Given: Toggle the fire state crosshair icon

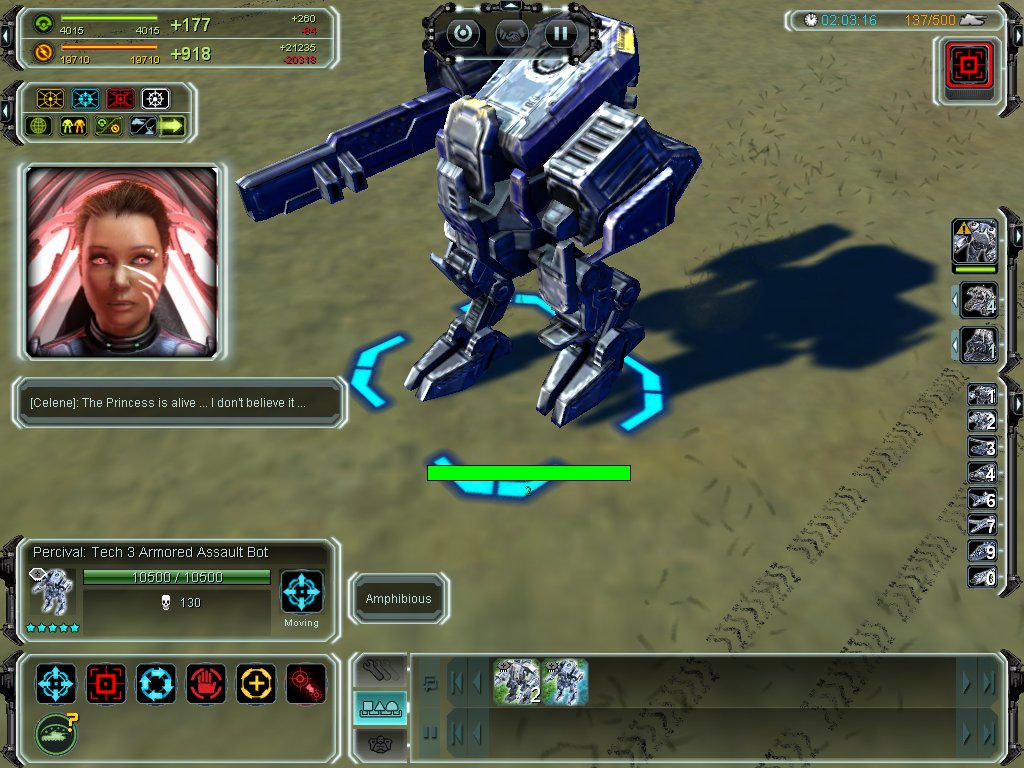Looking at the screenshot, I should [x=306, y=683].
